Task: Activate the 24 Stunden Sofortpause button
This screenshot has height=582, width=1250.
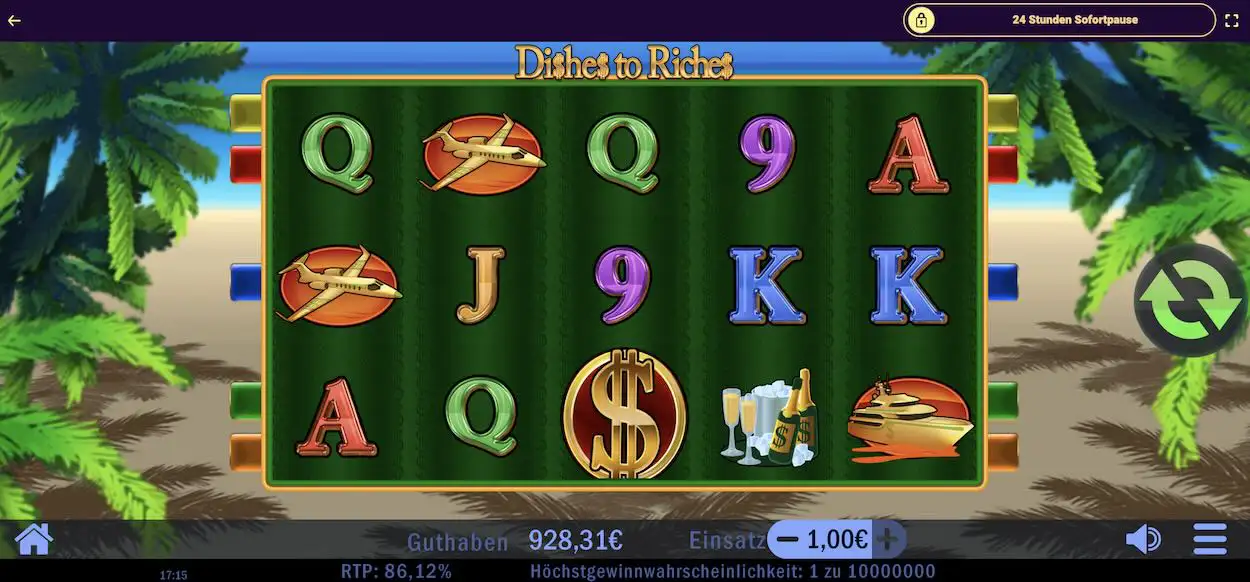Action: [1060, 20]
